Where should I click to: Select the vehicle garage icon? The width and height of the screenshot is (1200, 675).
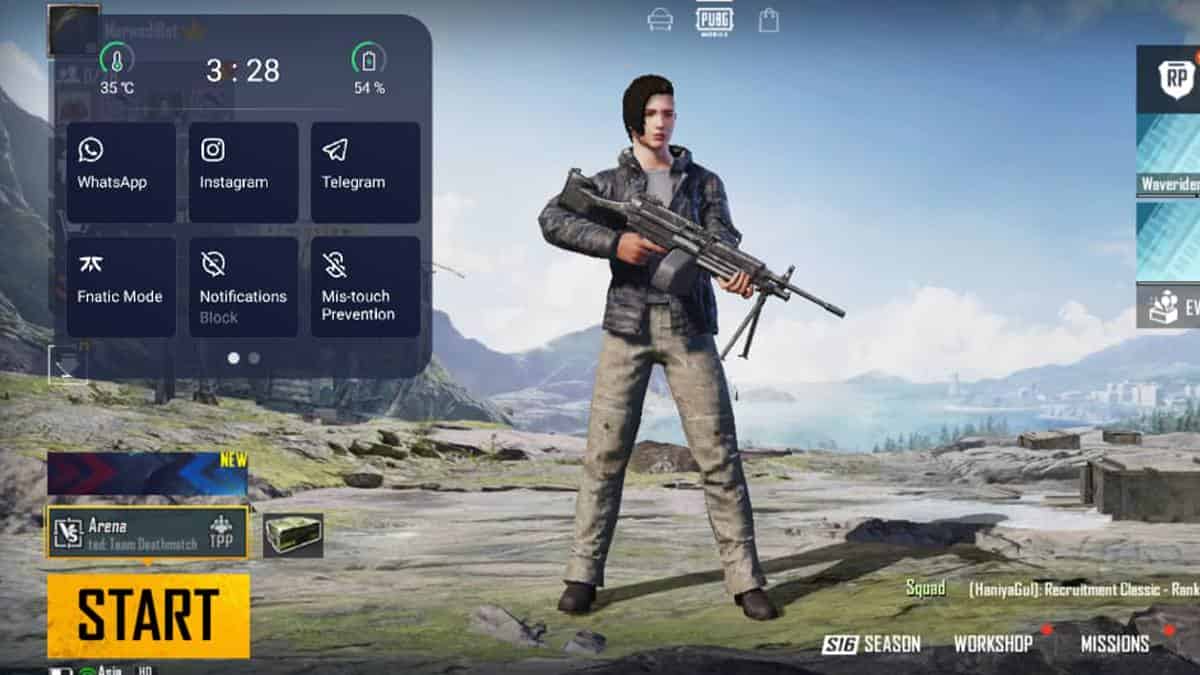click(660, 20)
